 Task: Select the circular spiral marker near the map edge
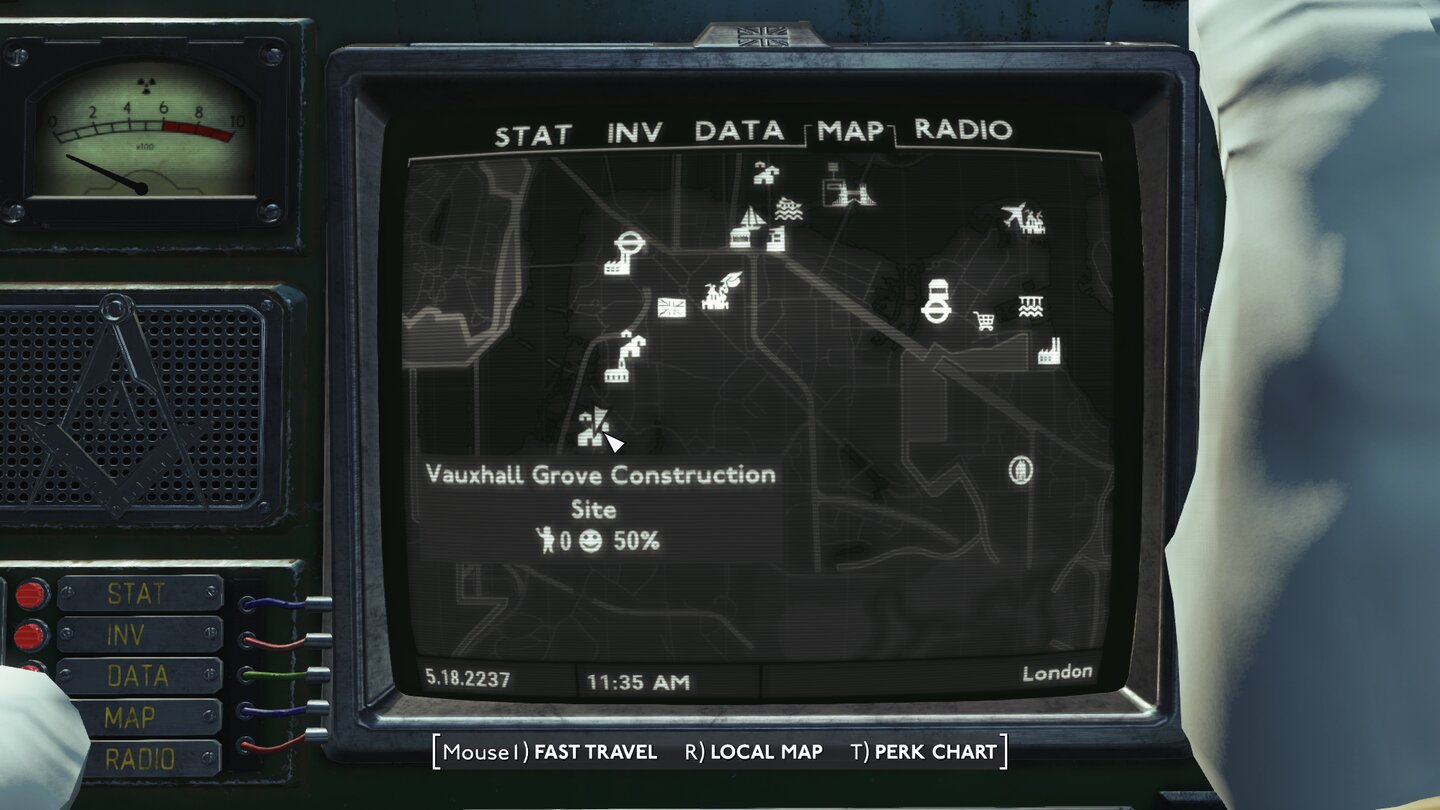[1020, 468]
